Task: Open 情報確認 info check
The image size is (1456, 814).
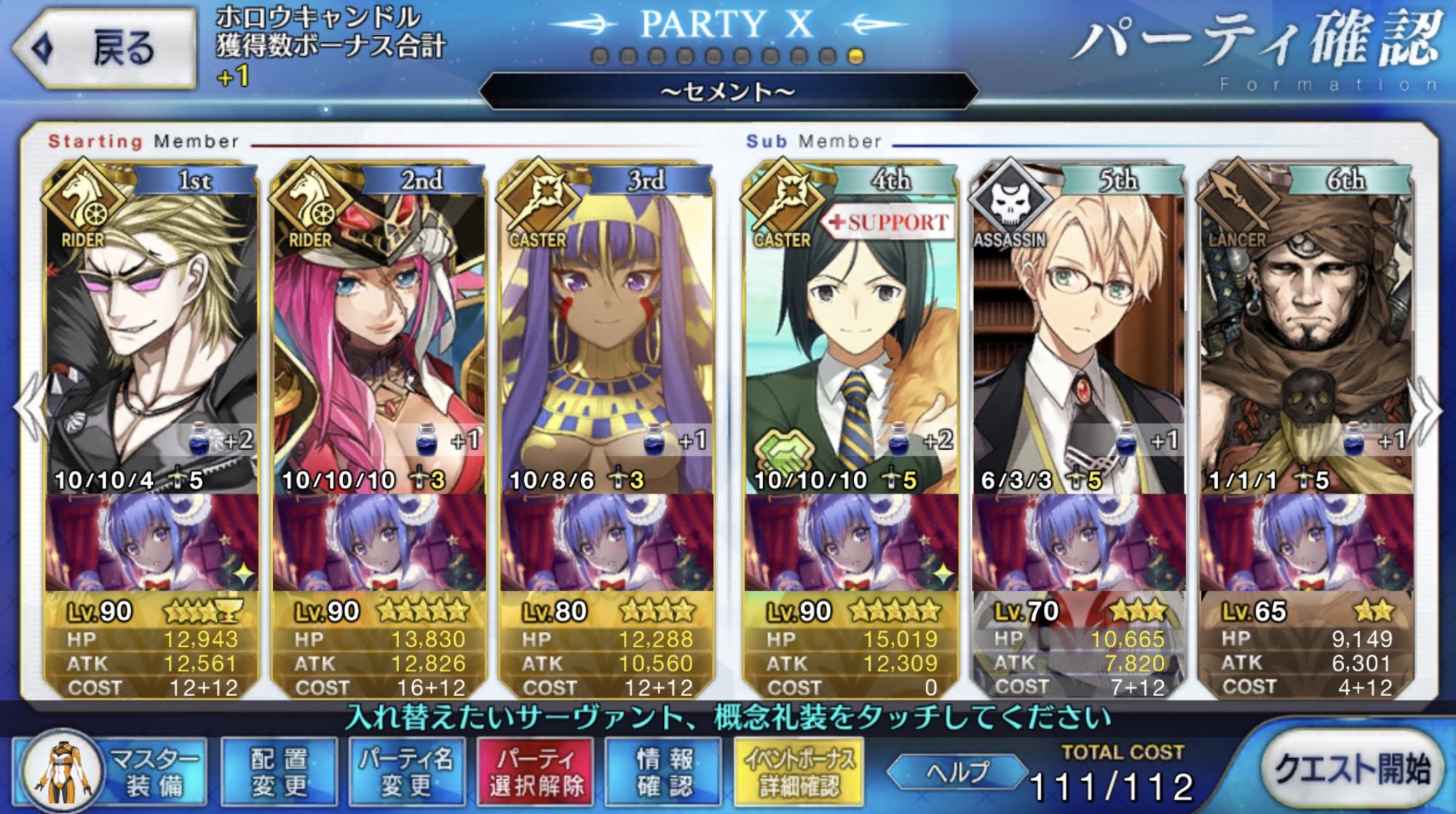Action: 664,772
